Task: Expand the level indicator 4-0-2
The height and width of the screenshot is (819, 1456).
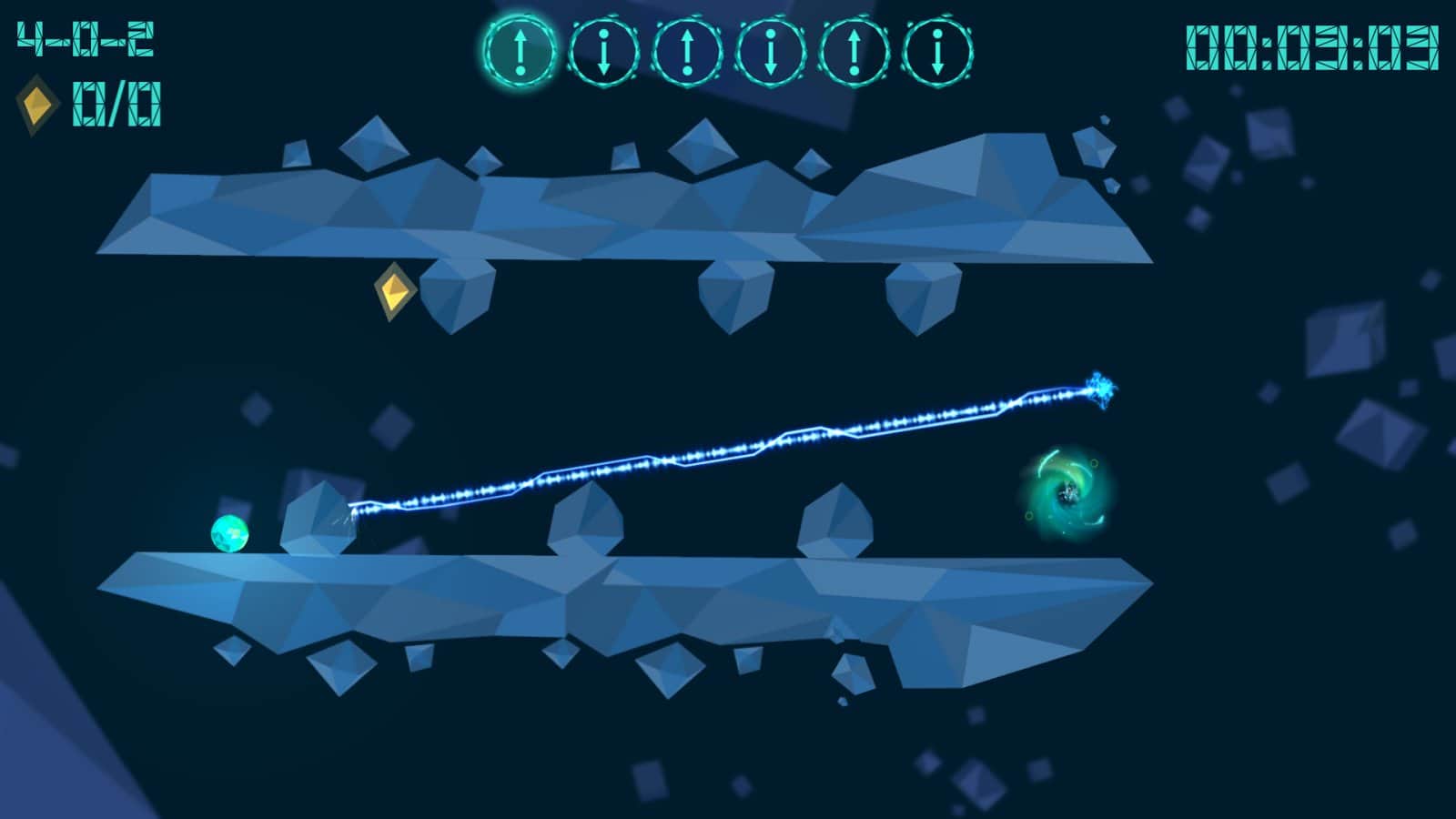Action: coord(86,38)
